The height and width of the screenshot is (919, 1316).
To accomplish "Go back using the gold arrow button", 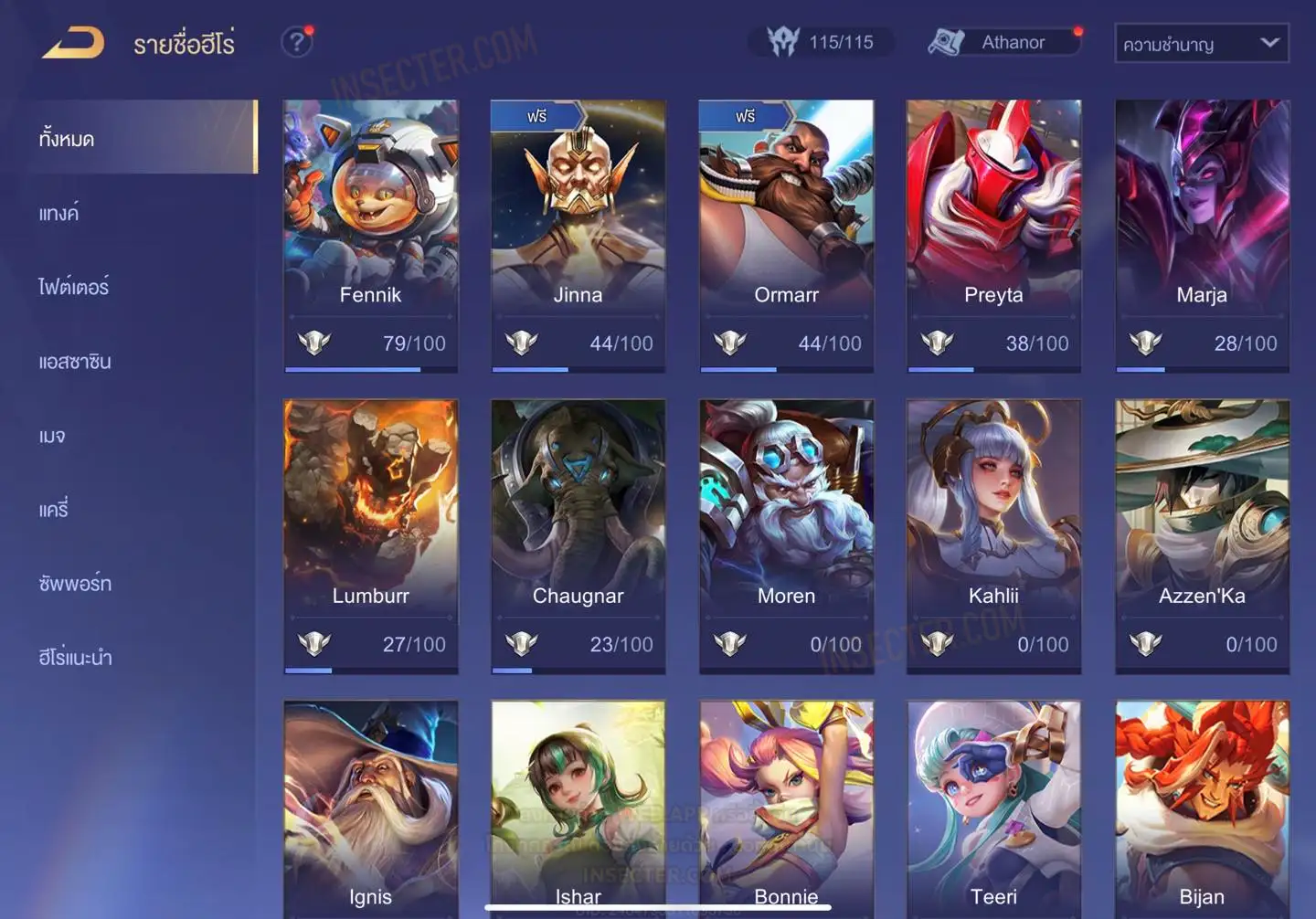I will point(73,43).
